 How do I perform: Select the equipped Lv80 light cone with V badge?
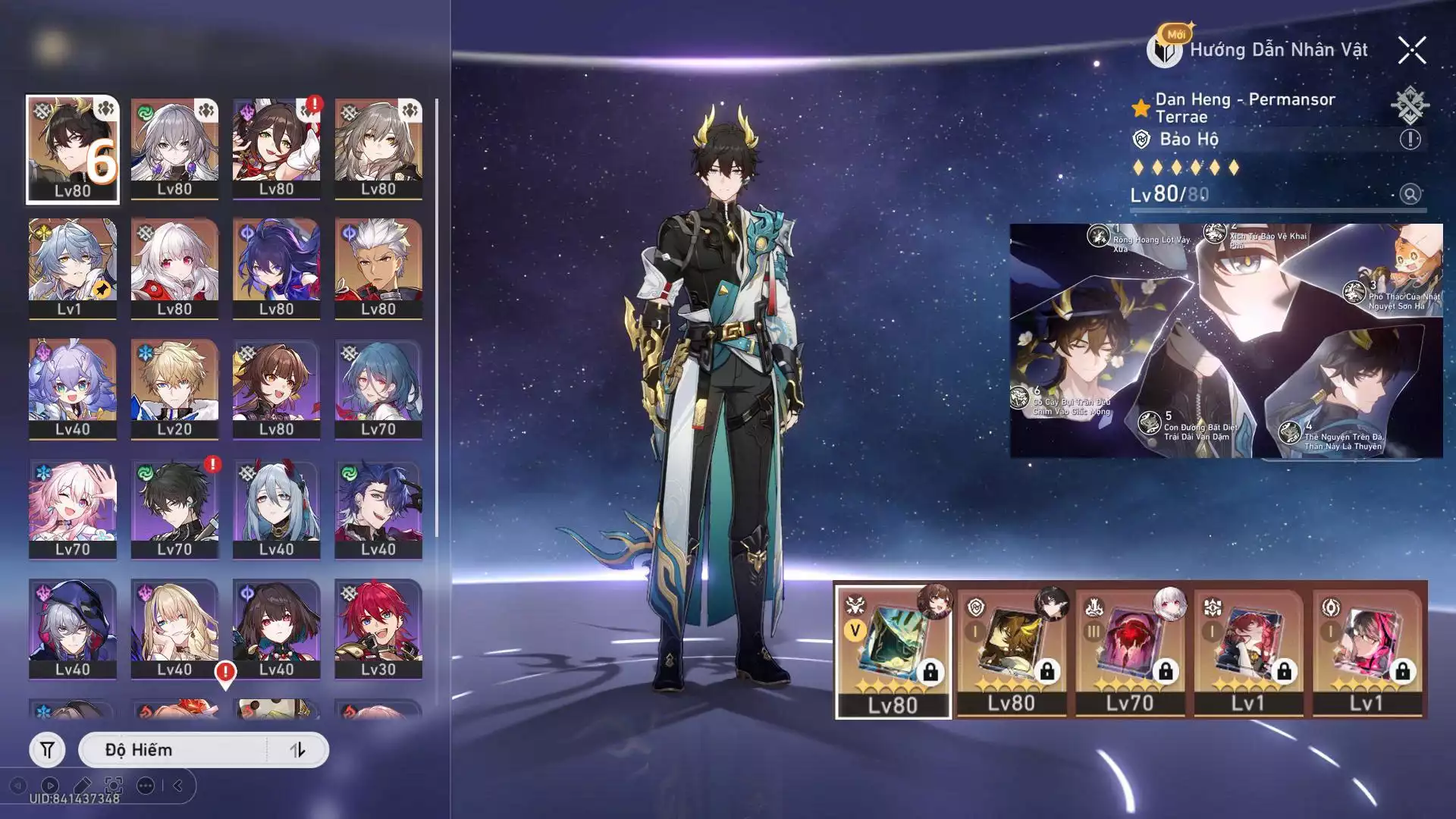click(x=893, y=651)
